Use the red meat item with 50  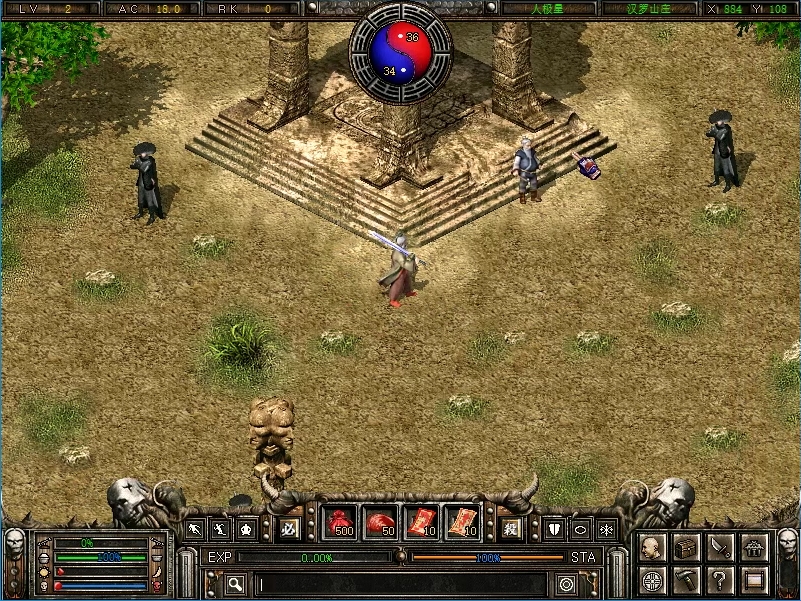tap(380, 522)
